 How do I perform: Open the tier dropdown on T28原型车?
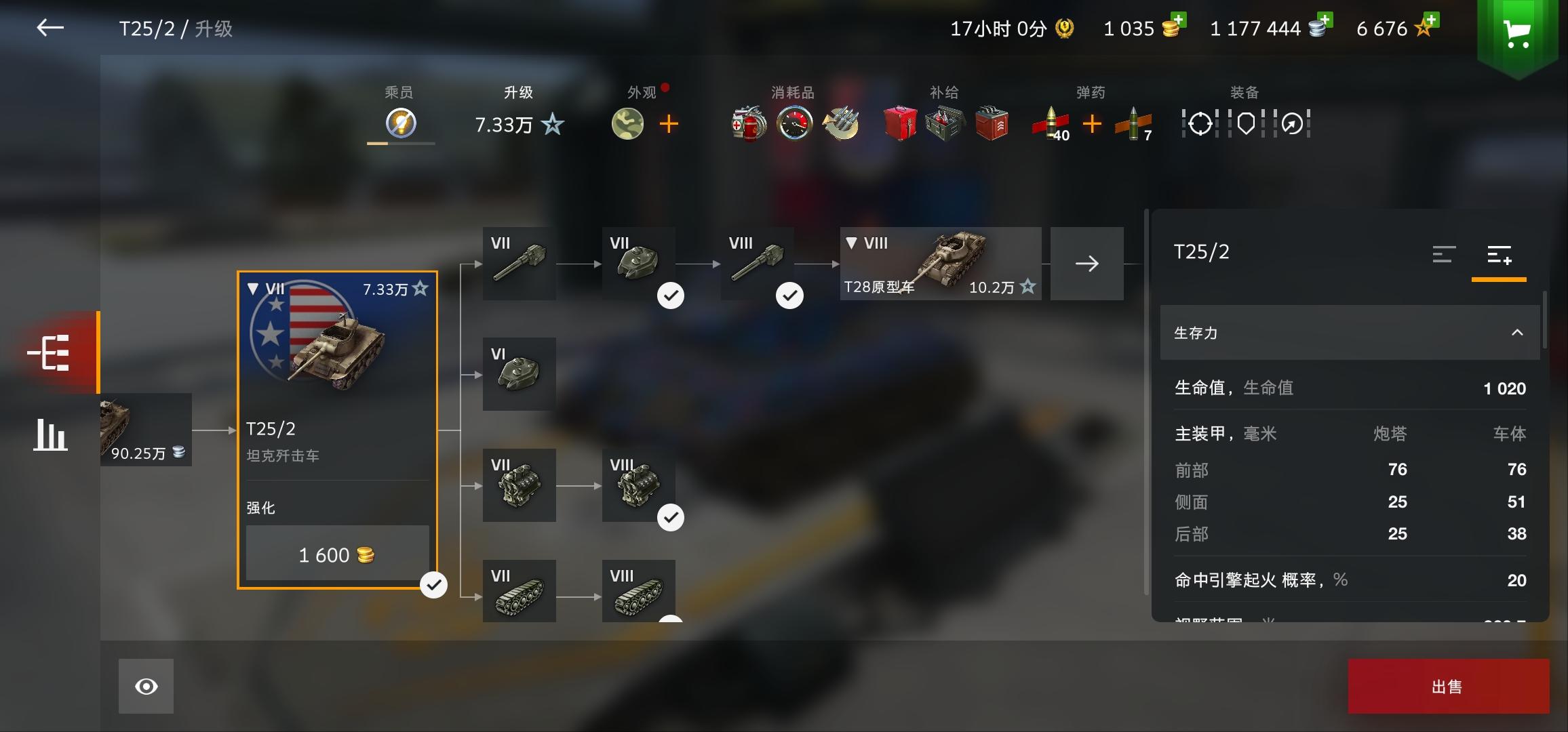pyautogui.click(x=850, y=244)
